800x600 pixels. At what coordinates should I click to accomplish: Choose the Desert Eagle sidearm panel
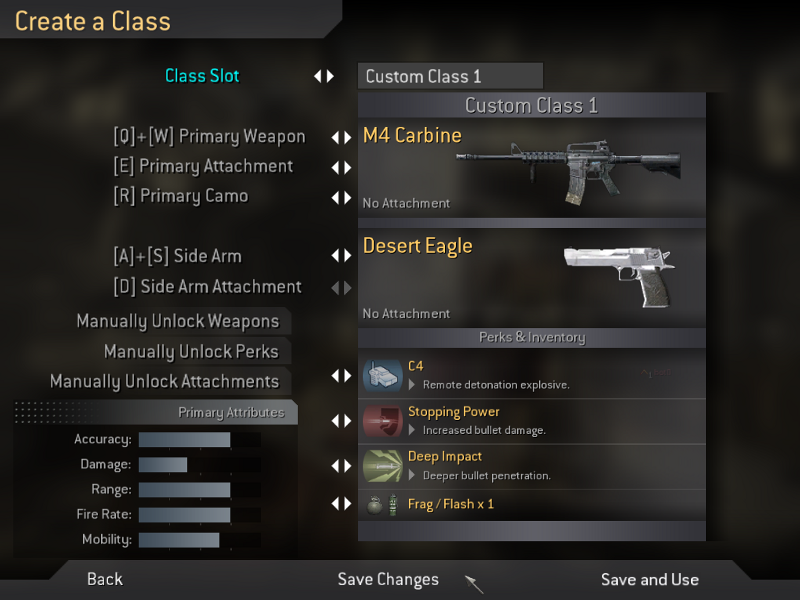(532, 277)
